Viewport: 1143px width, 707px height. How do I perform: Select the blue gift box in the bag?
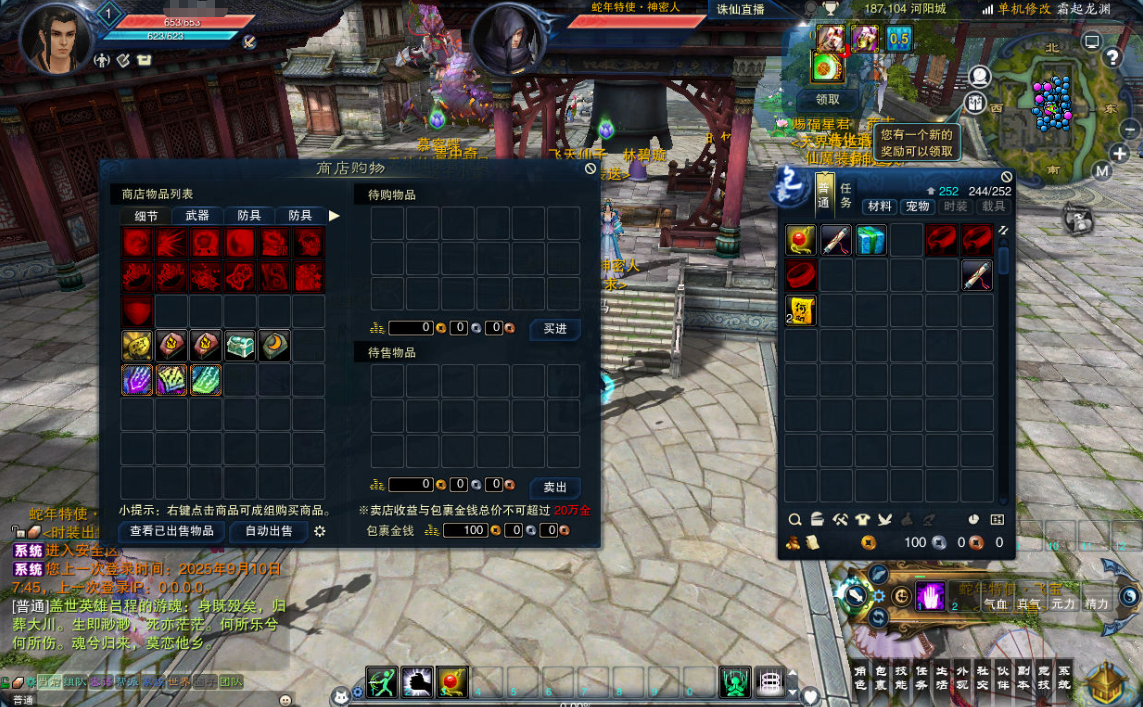(x=871, y=241)
